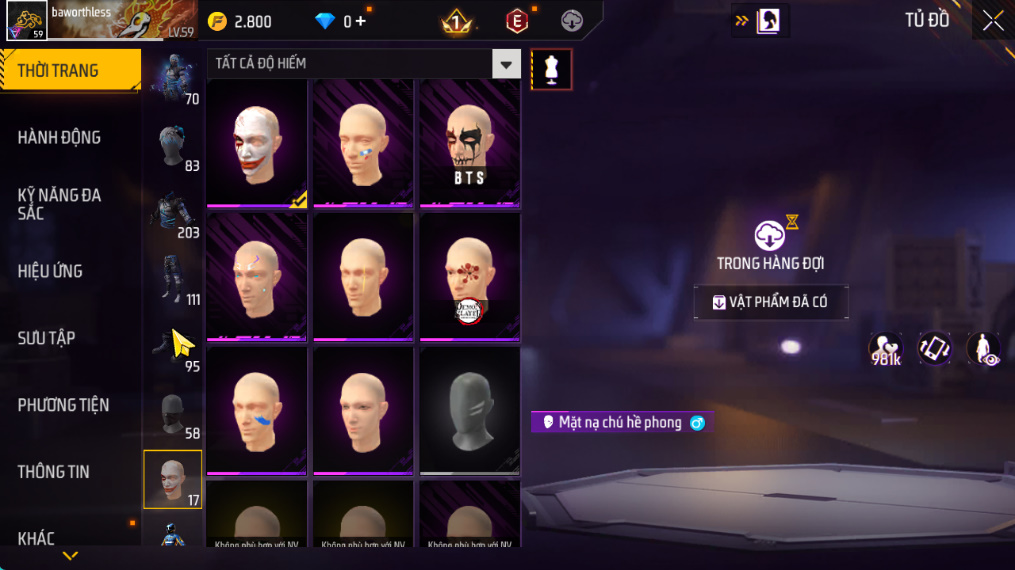This screenshot has width=1015, height=570.
Task: Open the Thông Tin section
Action: point(54,472)
